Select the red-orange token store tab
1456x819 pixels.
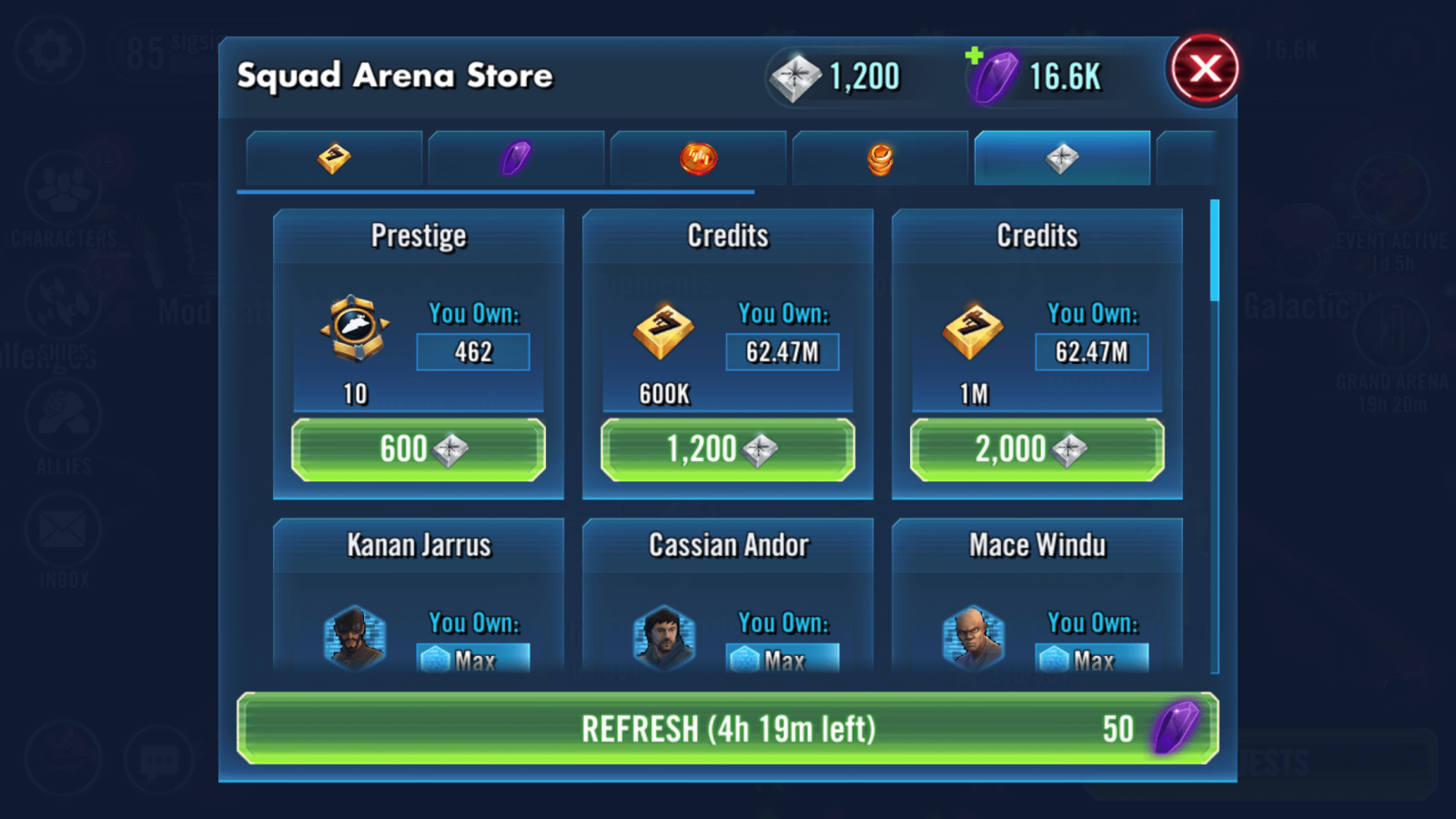(x=698, y=158)
